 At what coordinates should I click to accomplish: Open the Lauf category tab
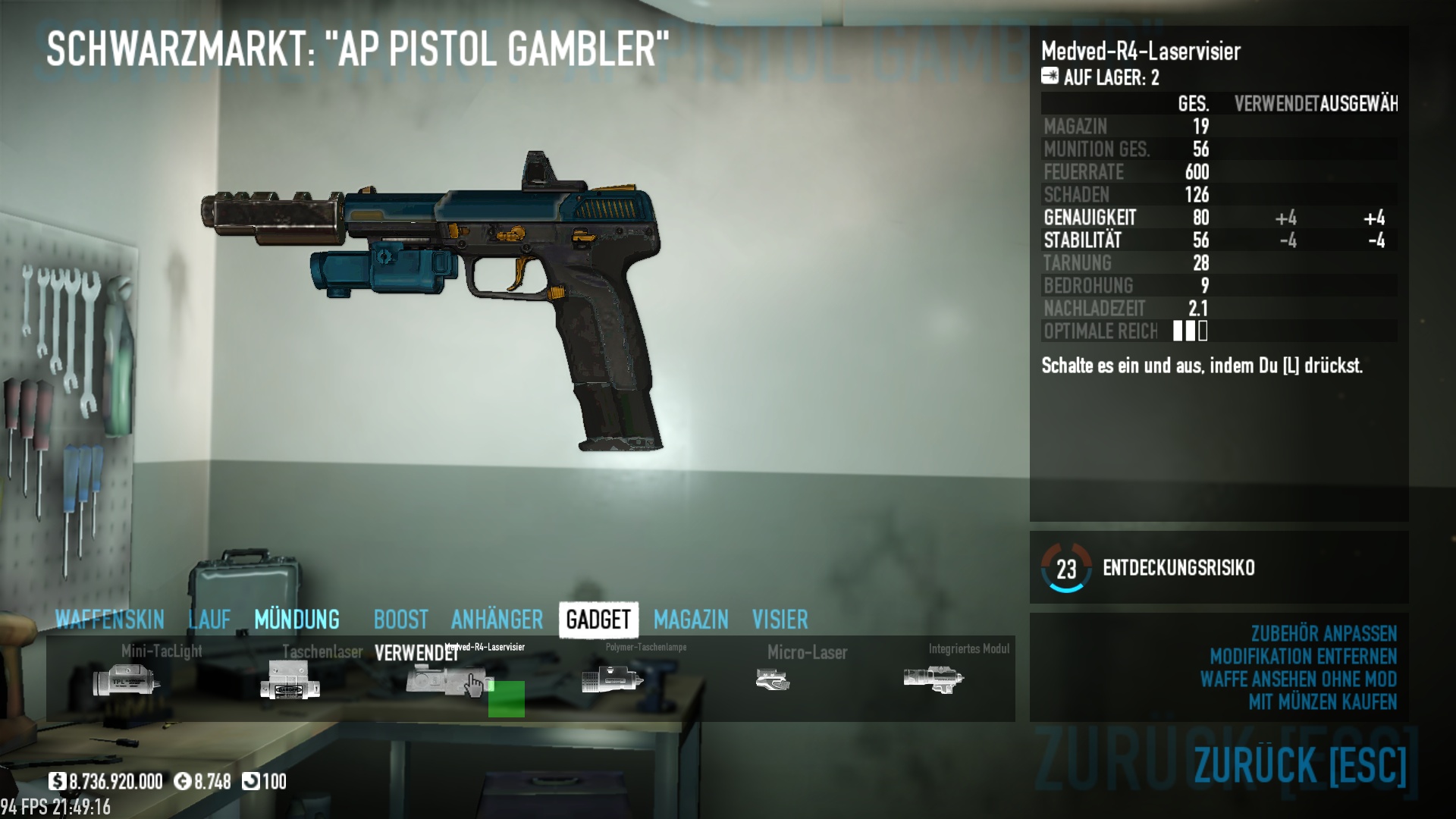click(209, 620)
